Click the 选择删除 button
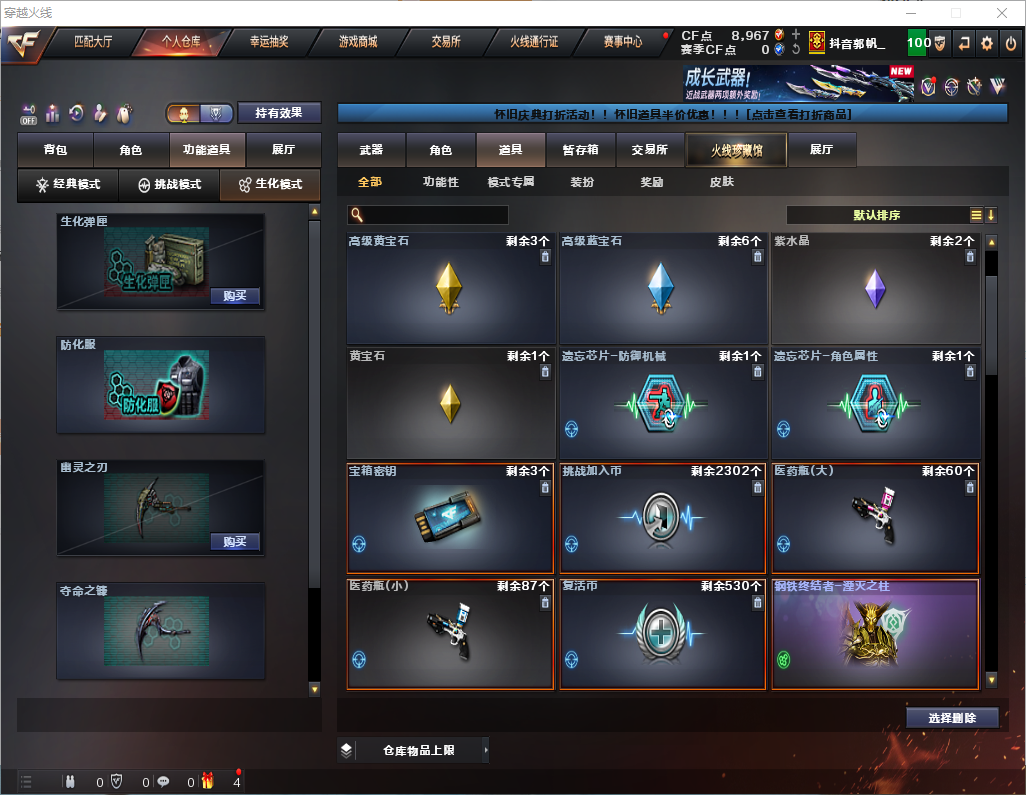Viewport: 1026px width, 795px height. [952, 718]
